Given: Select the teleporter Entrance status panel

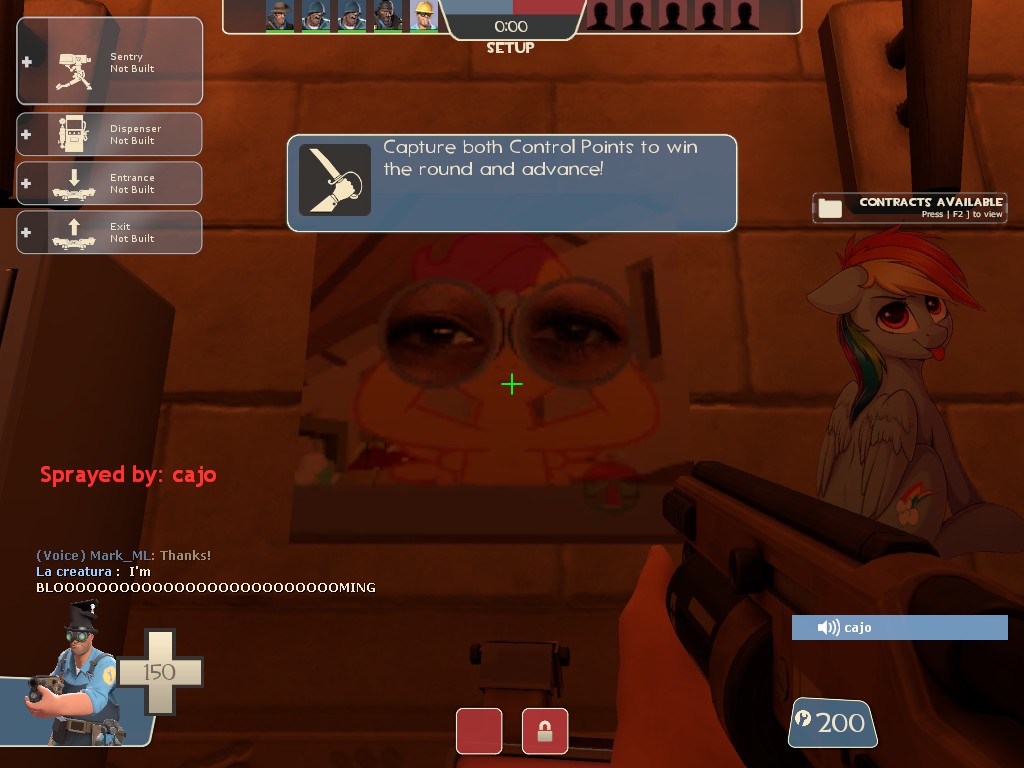Looking at the screenshot, I should pos(110,183).
